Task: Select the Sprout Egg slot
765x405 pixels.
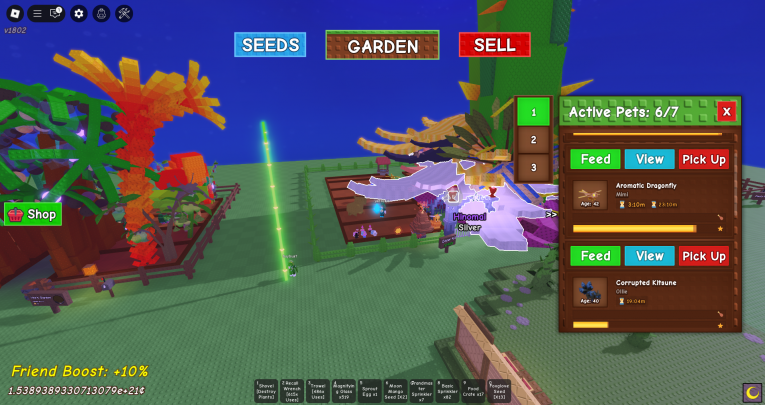Action: pyautogui.click(x=369, y=391)
